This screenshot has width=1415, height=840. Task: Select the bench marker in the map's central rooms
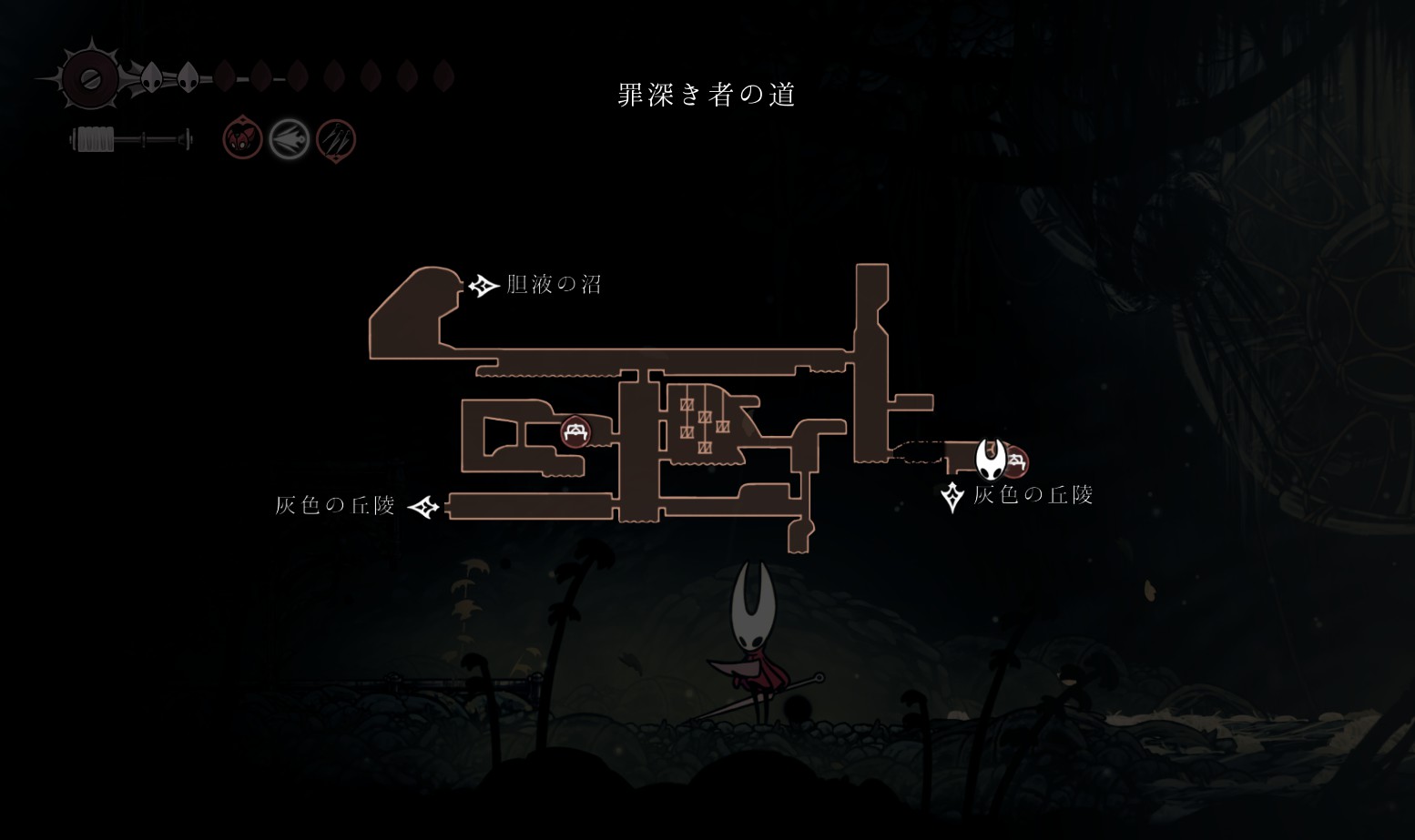(x=575, y=430)
